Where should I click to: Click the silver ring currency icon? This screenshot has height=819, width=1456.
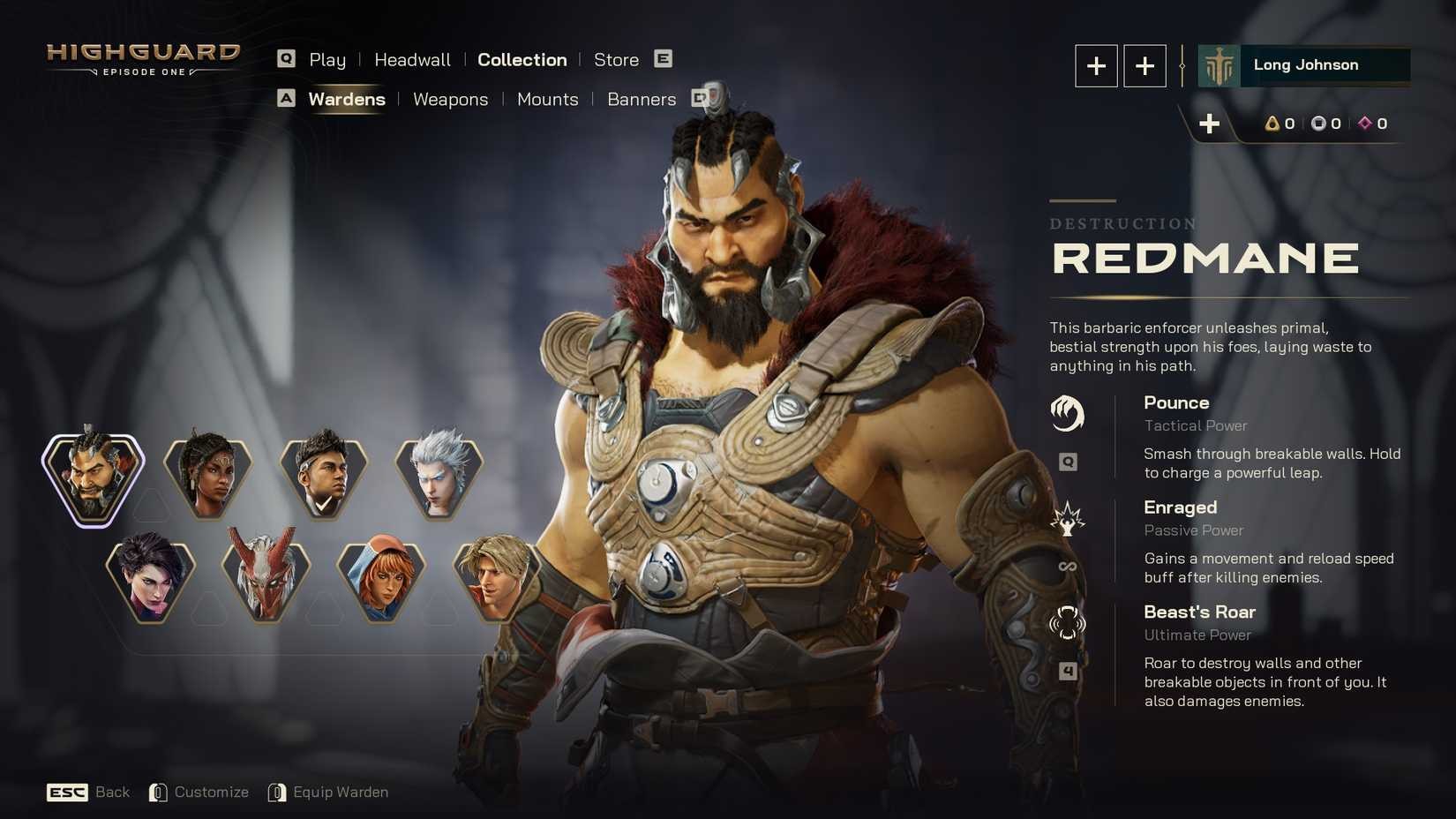(x=1320, y=124)
